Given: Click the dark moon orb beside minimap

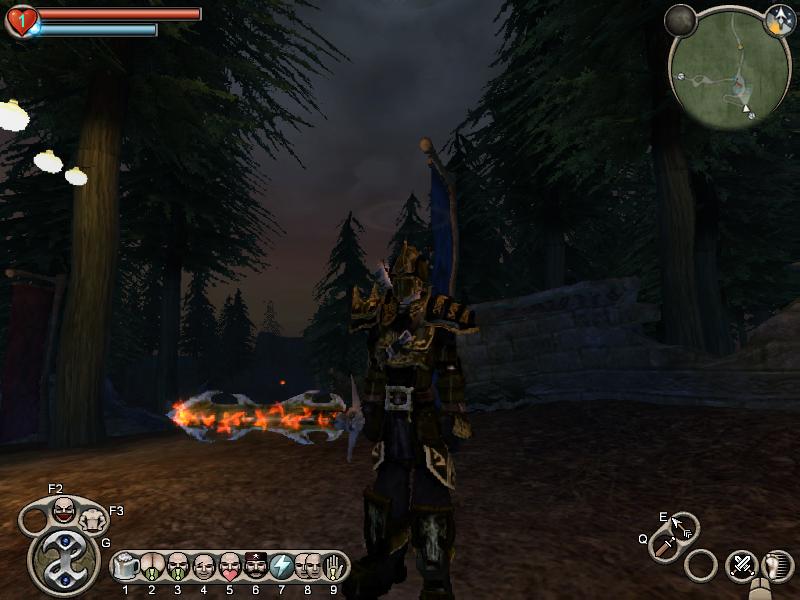Looking at the screenshot, I should (x=681, y=21).
